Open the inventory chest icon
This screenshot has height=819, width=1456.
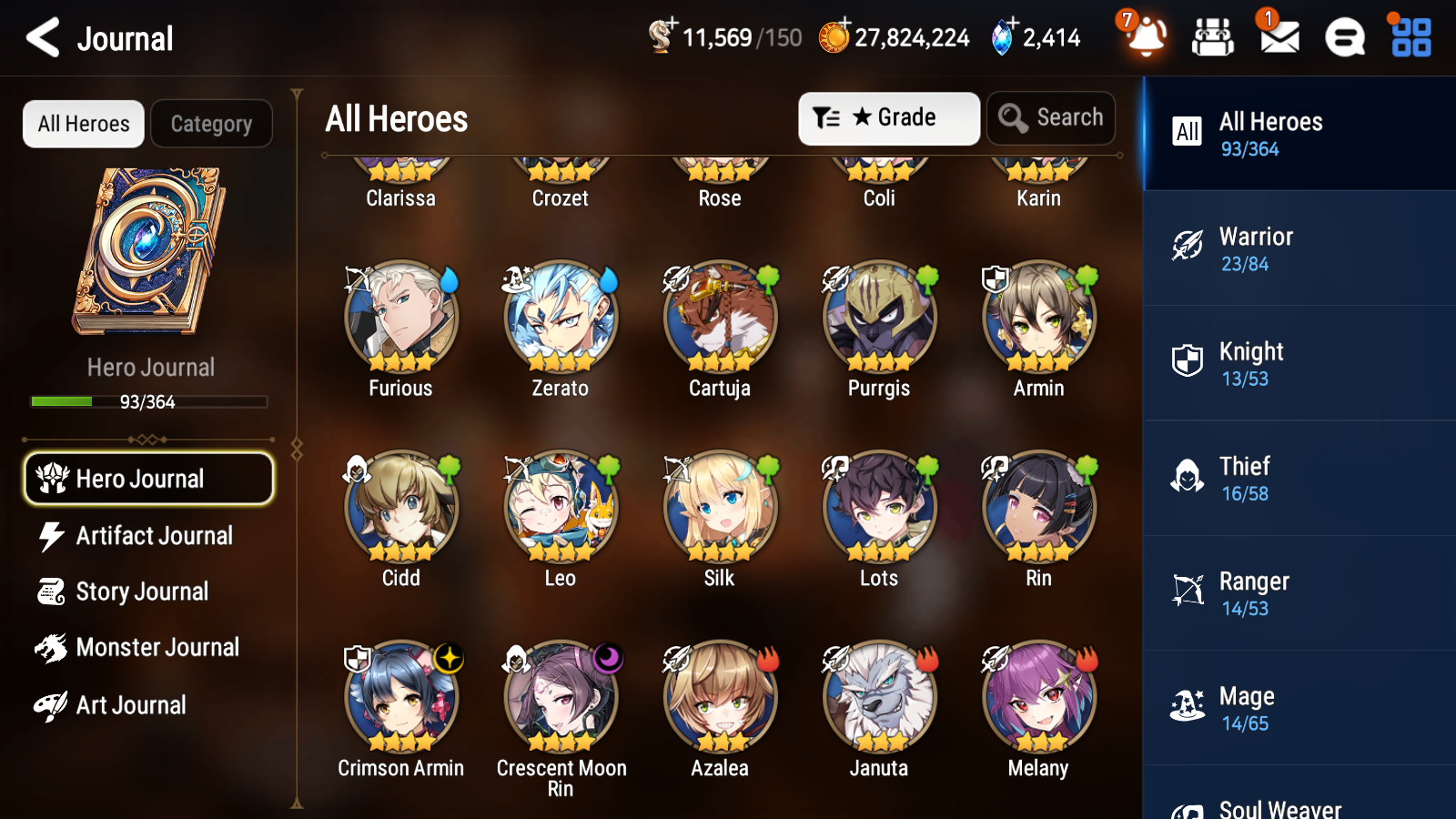pos(1213,38)
